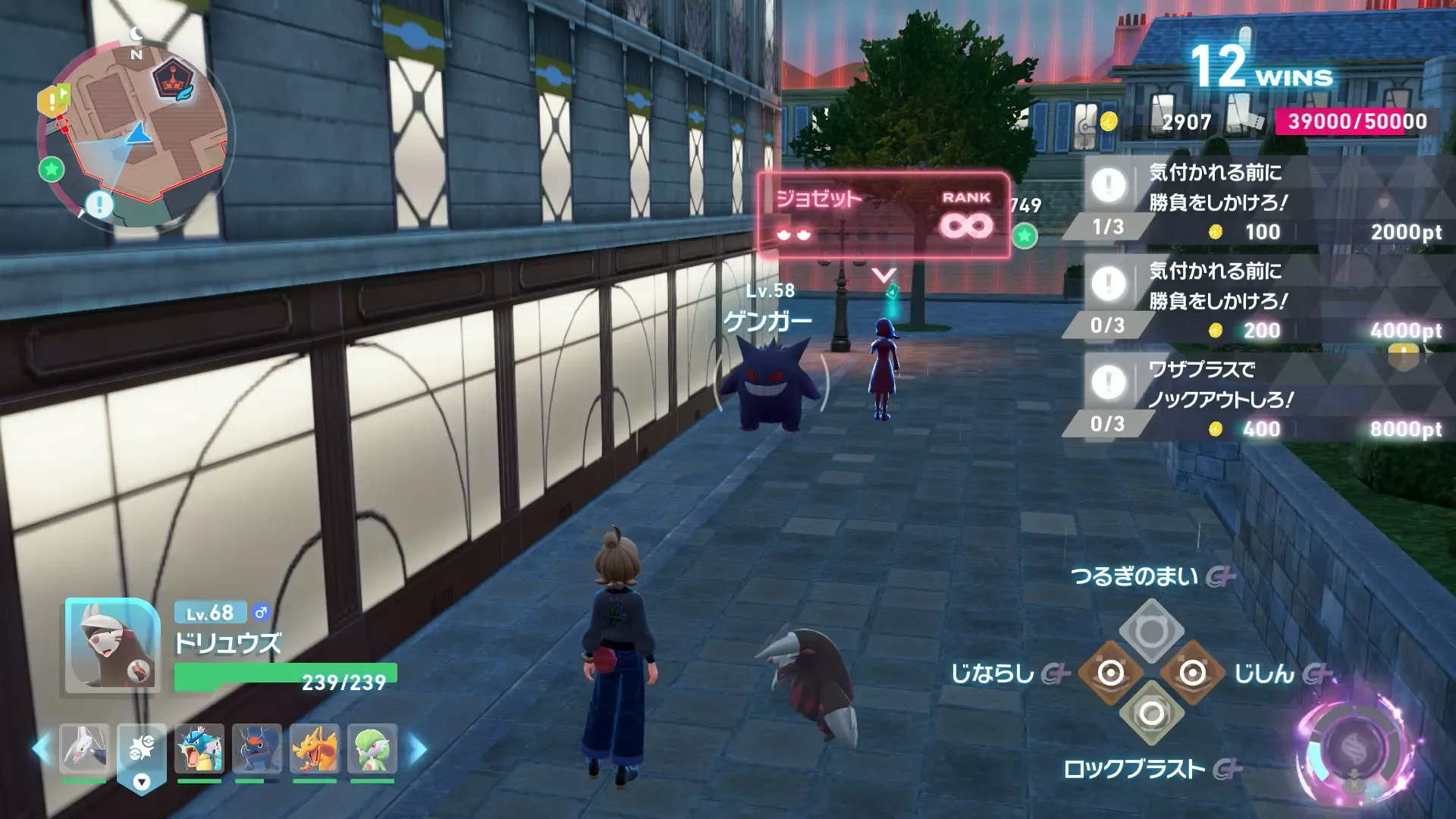Select Charizard in the party bar
The width and height of the screenshot is (1456, 819).
pyautogui.click(x=315, y=748)
